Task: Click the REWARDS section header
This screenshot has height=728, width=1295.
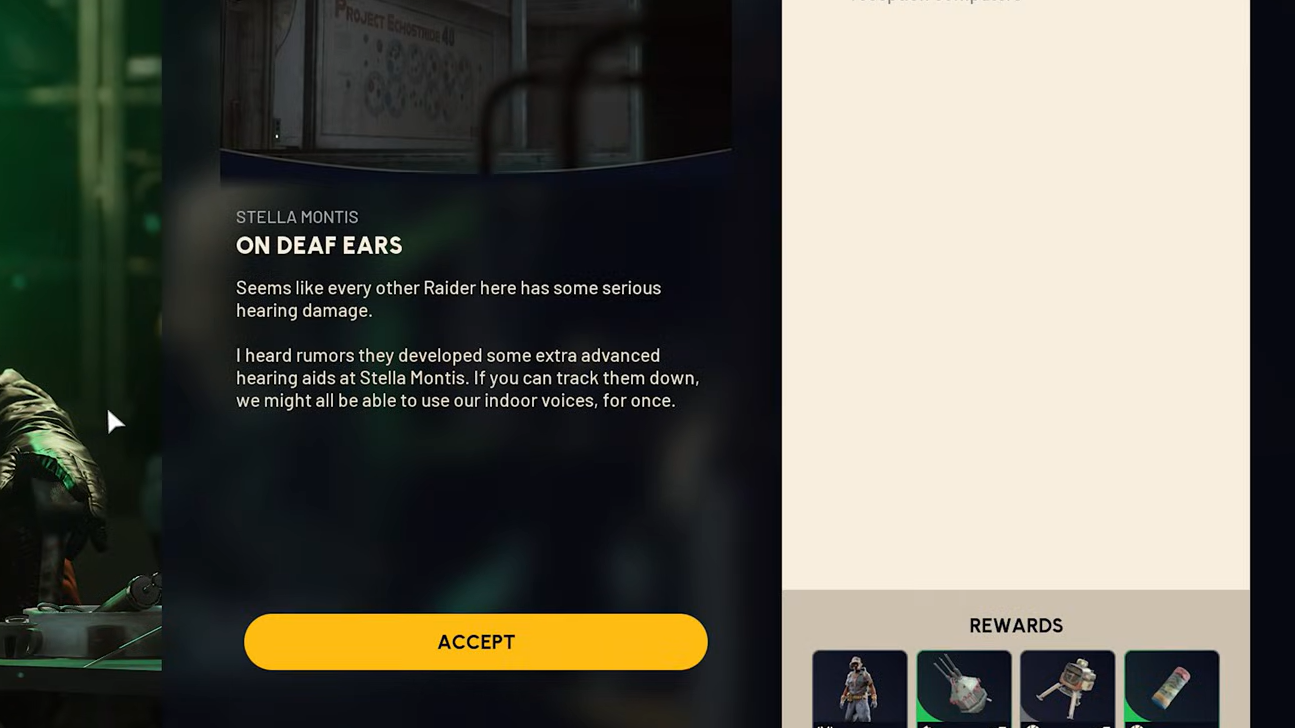Action: (x=1015, y=625)
